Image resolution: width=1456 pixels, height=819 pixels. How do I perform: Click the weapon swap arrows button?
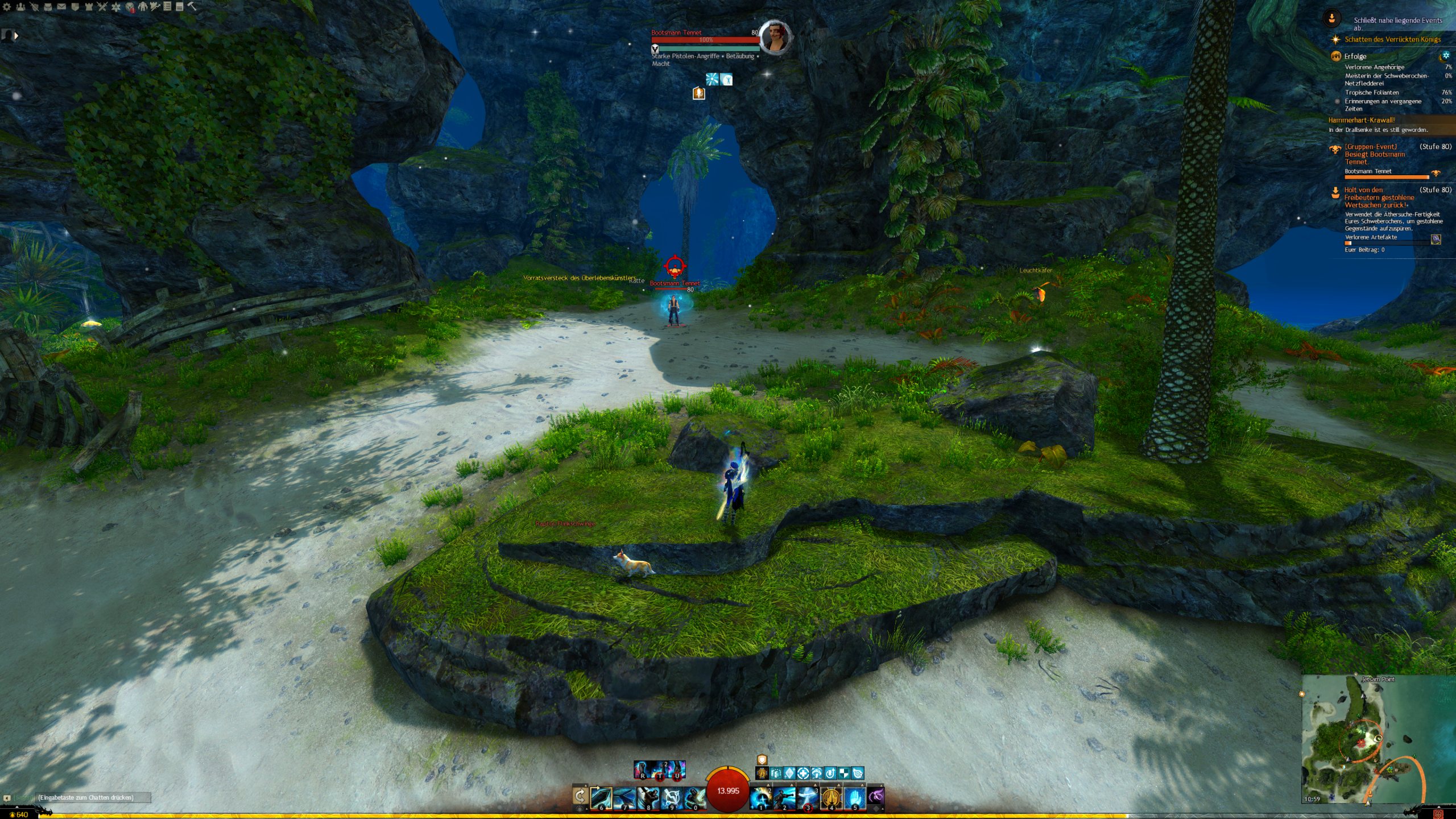click(x=580, y=796)
